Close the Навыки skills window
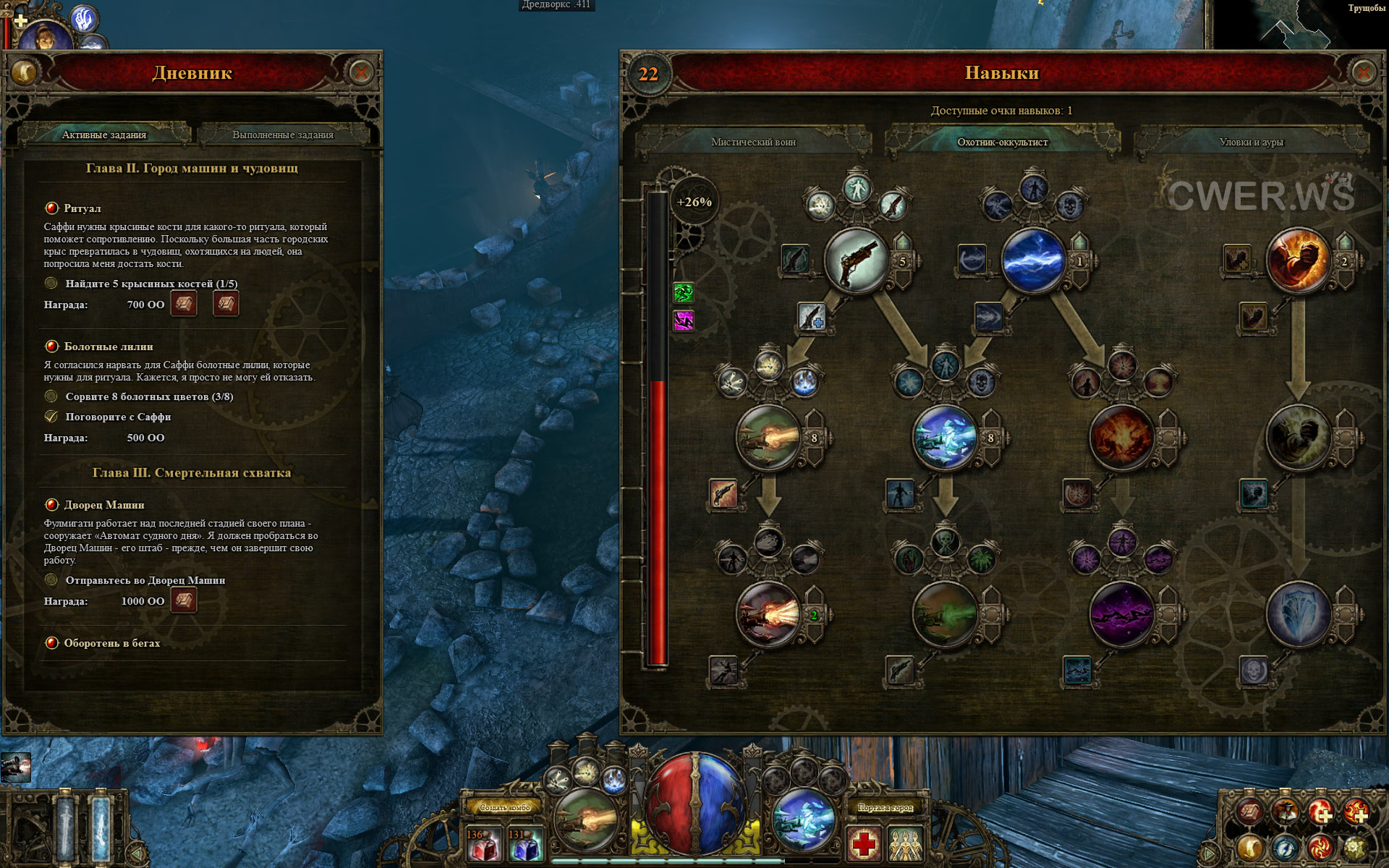Screen dimensions: 1389x868 pos(1363,72)
